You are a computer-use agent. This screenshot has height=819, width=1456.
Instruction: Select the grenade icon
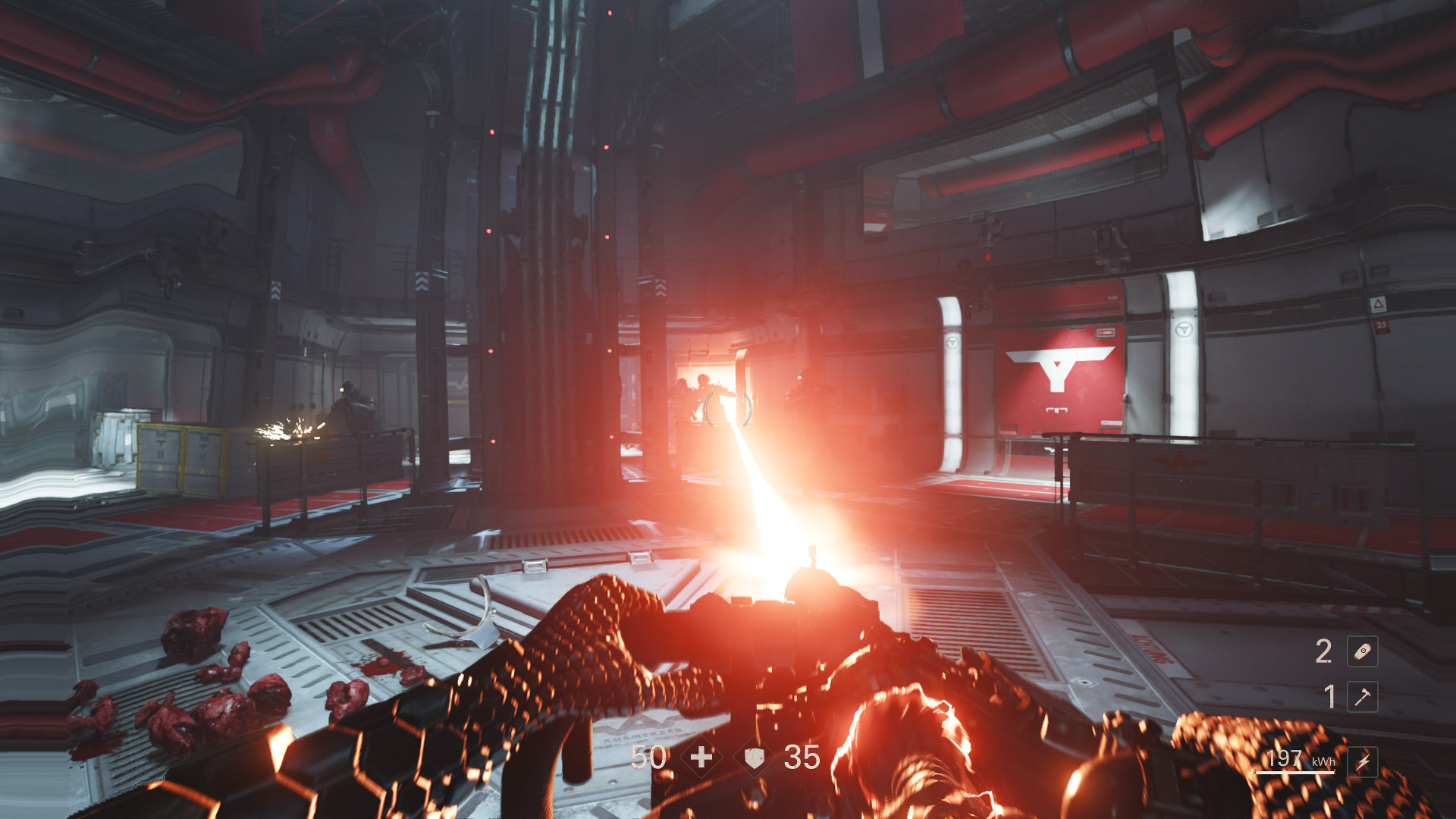(x=1362, y=651)
